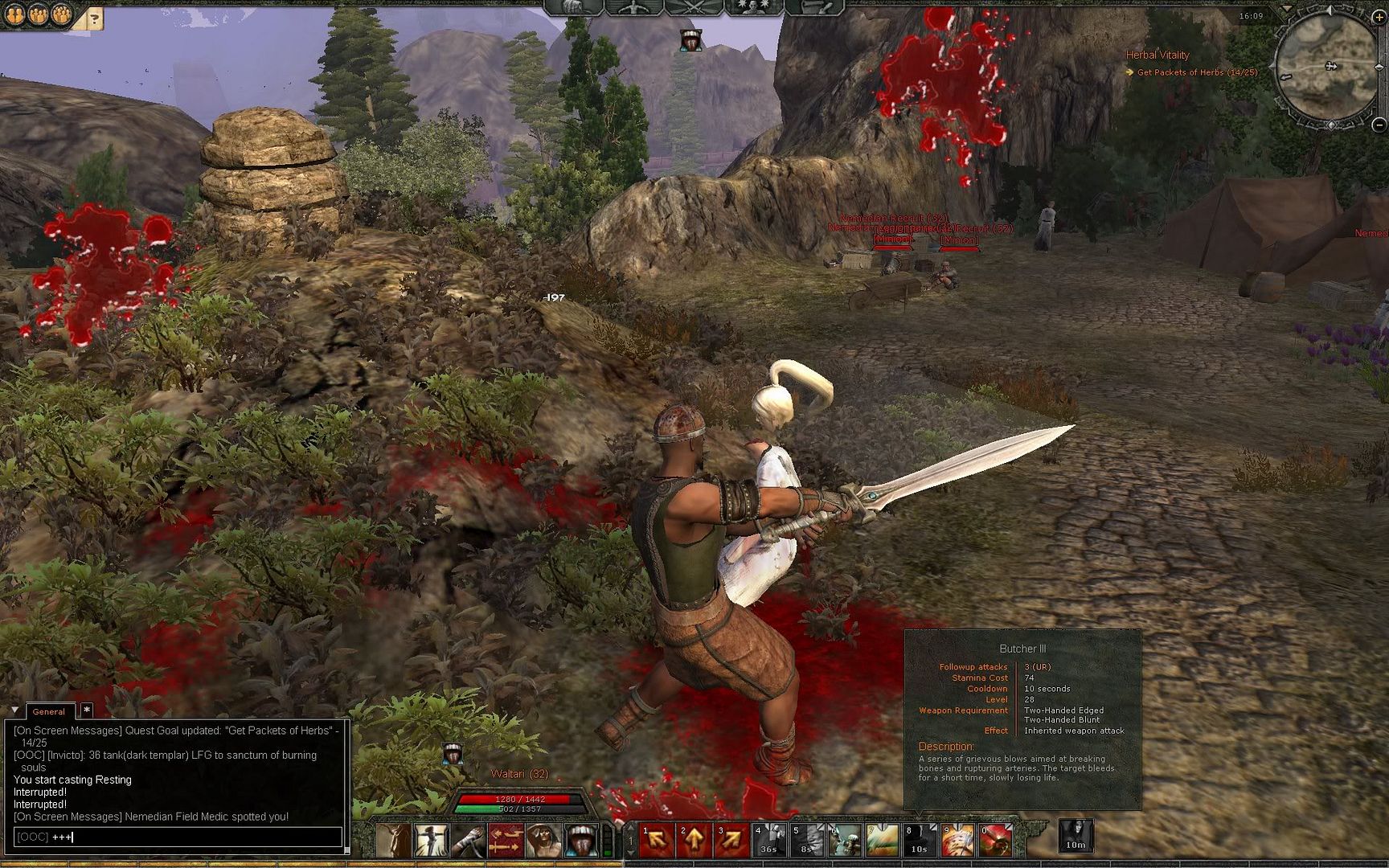This screenshot has width=1389, height=868.
Task: Activate the open-mouth shout ability icon
Action: [x=581, y=841]
